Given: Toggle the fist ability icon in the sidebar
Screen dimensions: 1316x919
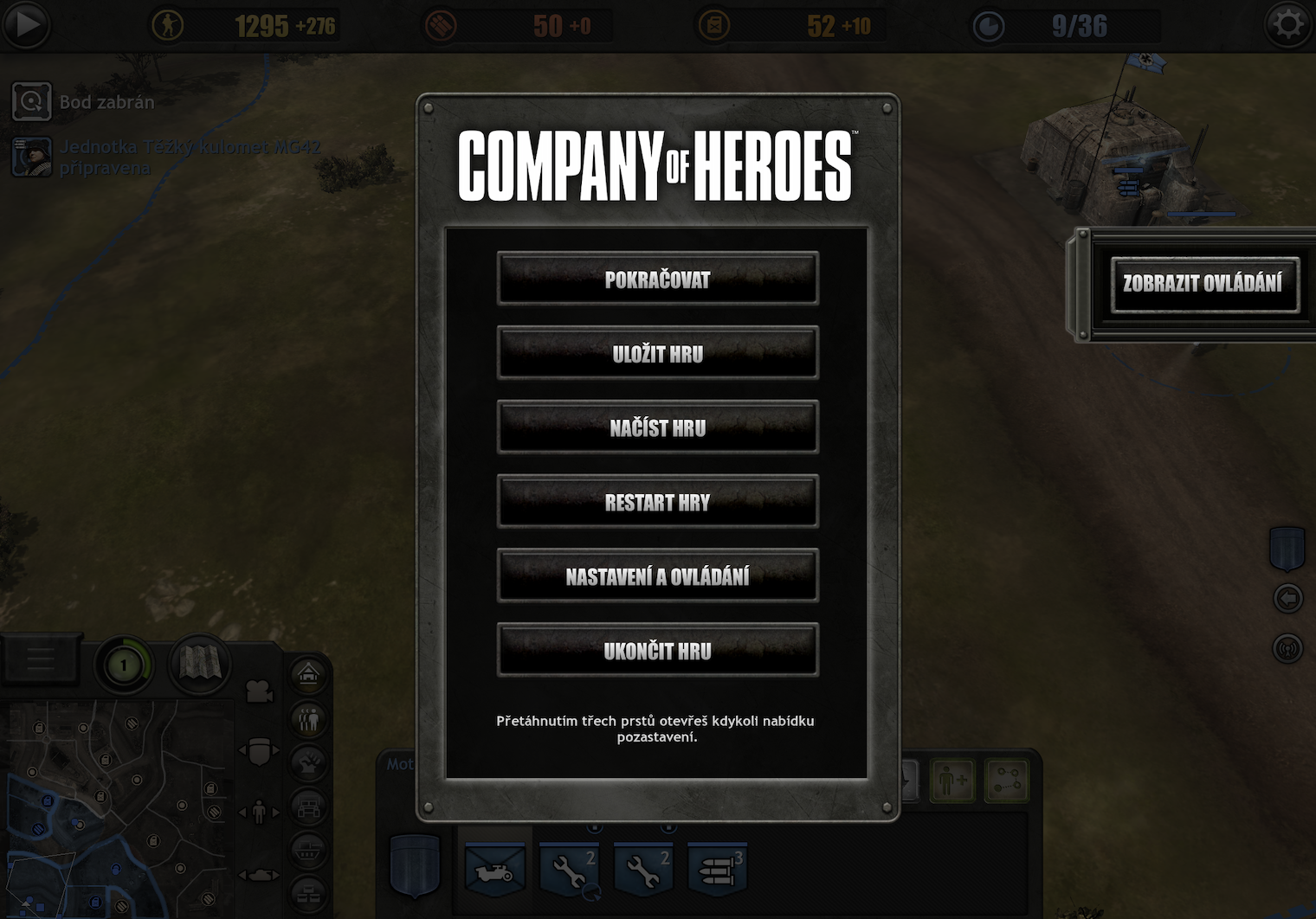Looking at the screenshot, I should click(308, 762).
